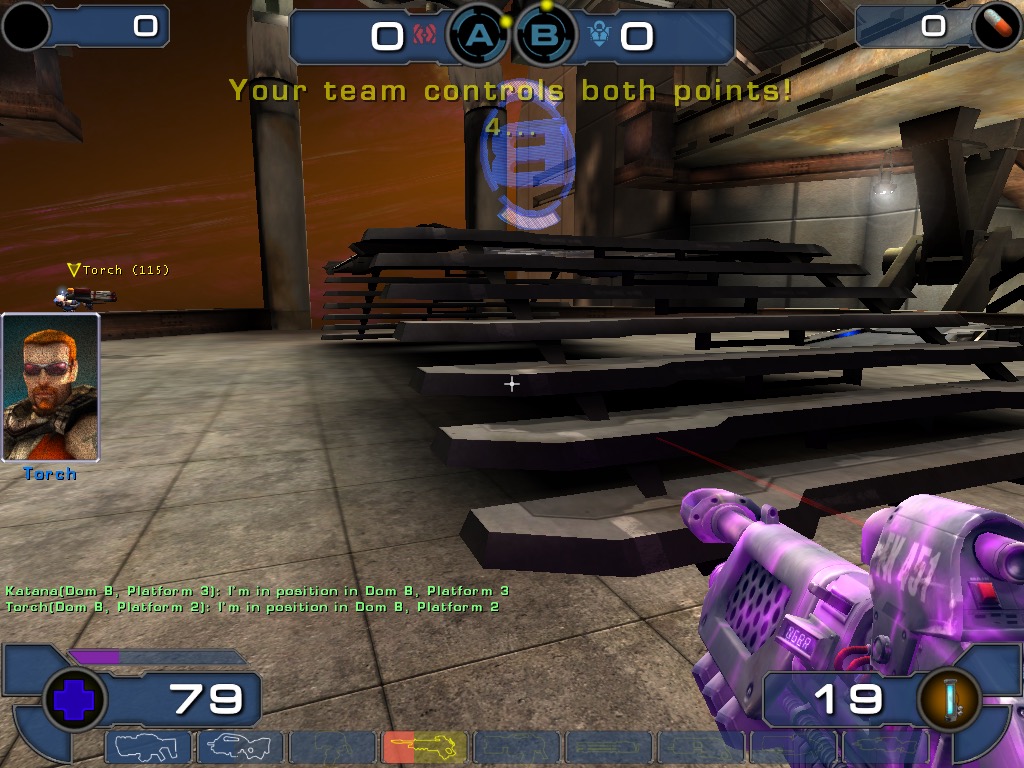Select Torch's character portrait
1024x768 pixels.
click(x=50, y=387)
